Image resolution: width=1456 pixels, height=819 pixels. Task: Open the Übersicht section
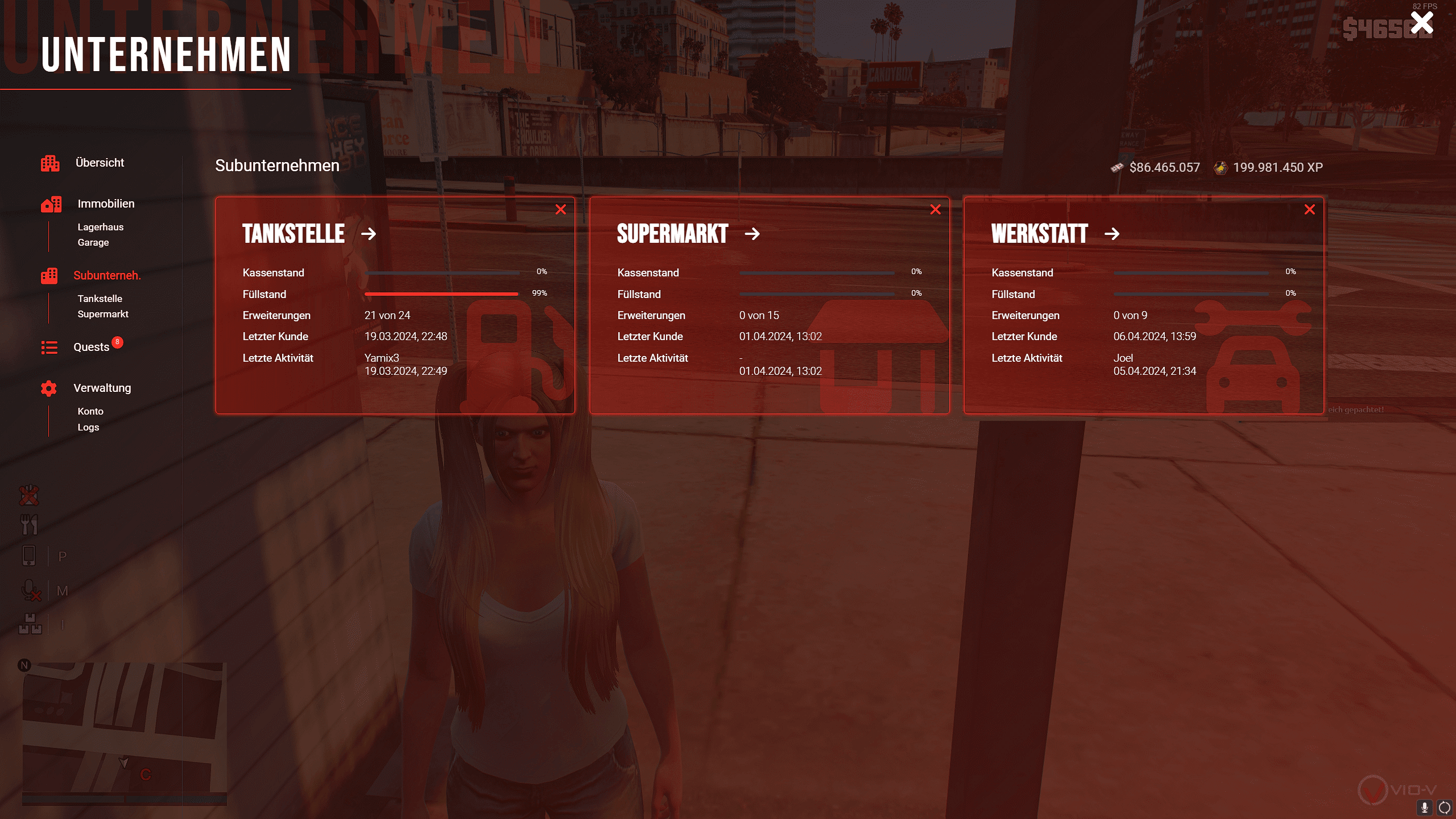point(100,163)
